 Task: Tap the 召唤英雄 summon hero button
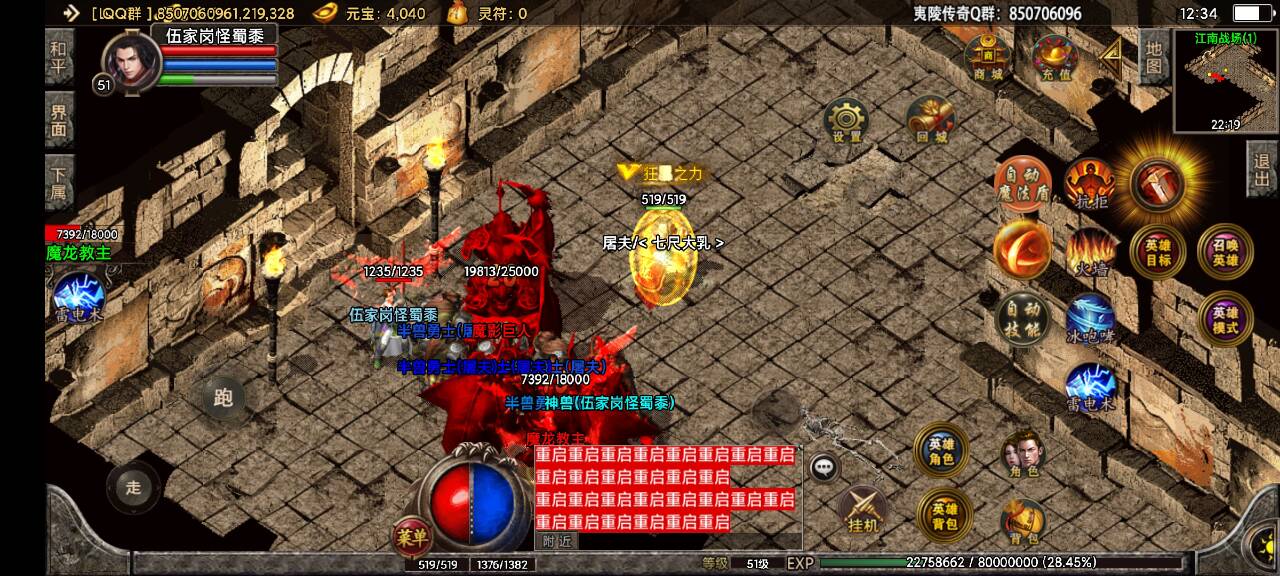(x=1224, y=251)
